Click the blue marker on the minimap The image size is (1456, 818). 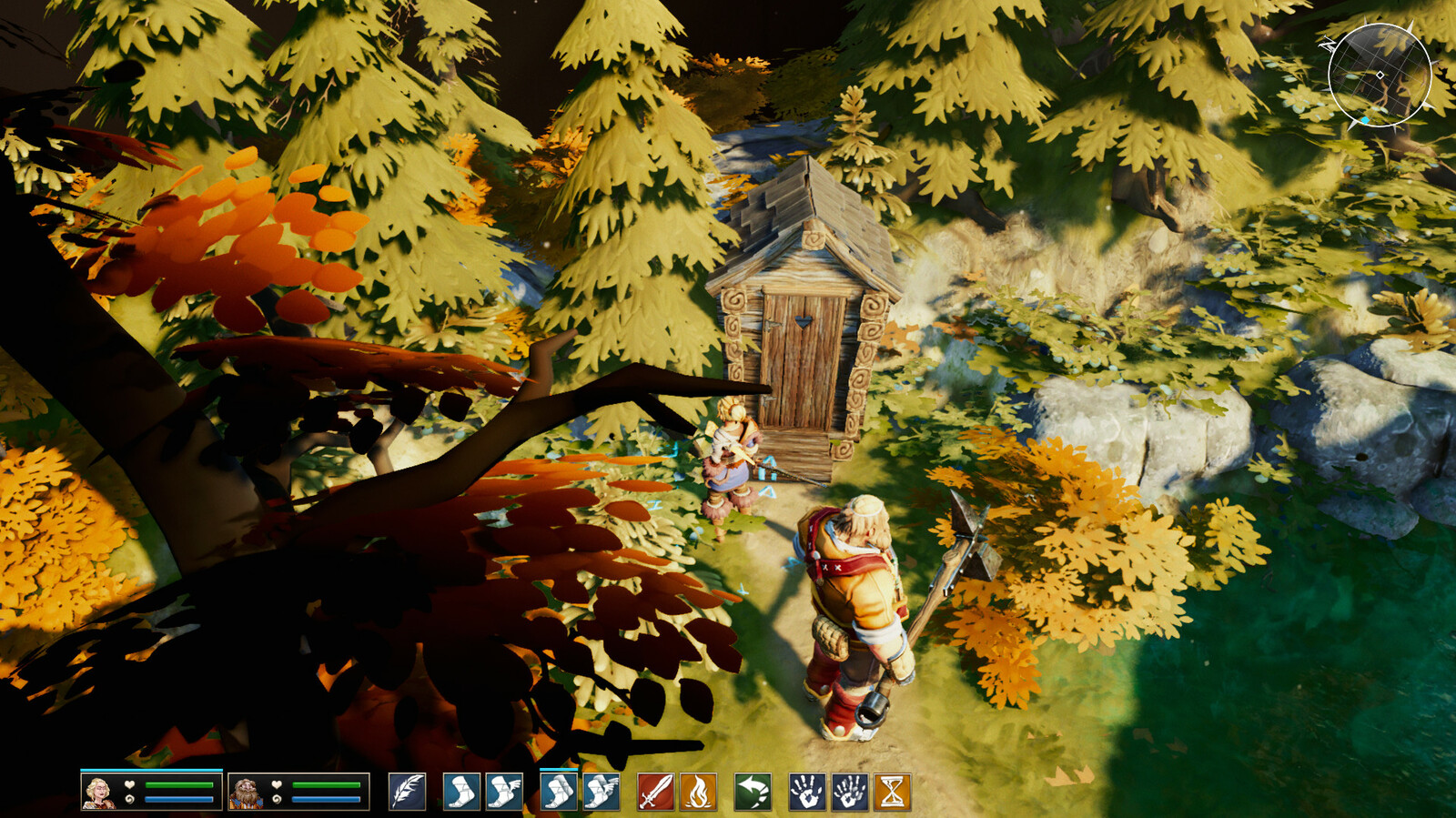[x=1365, y=120]
